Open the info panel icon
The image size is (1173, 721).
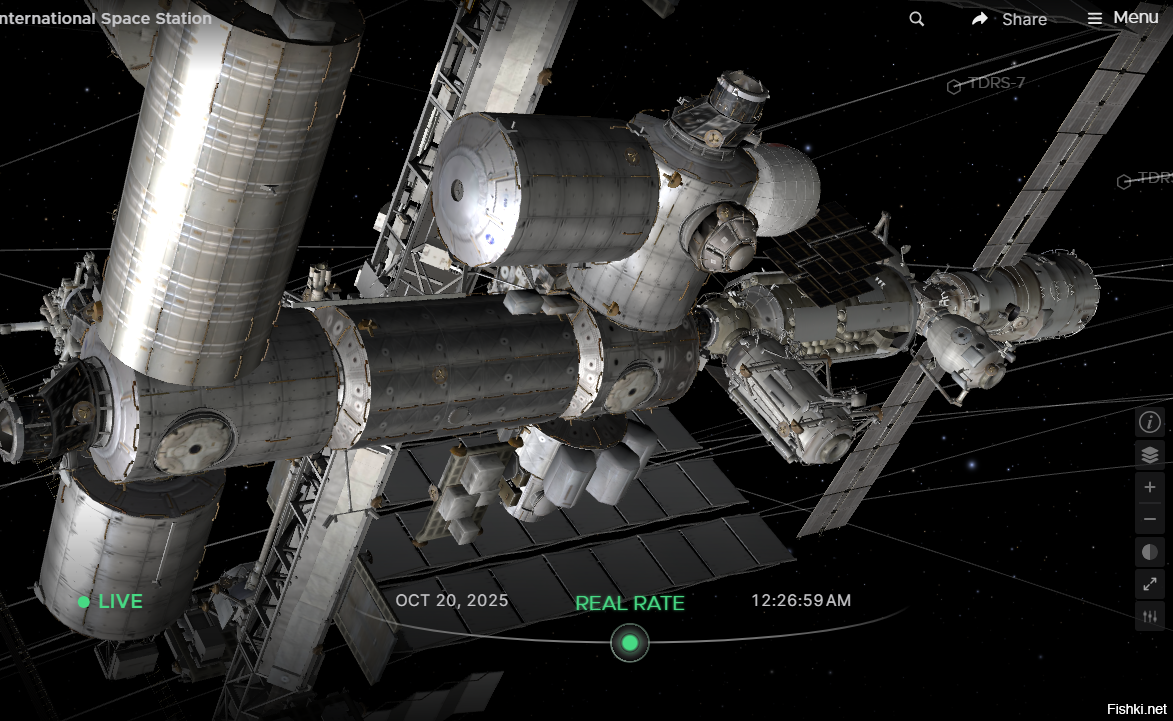pyautogui.click(x=1150, y=422)
